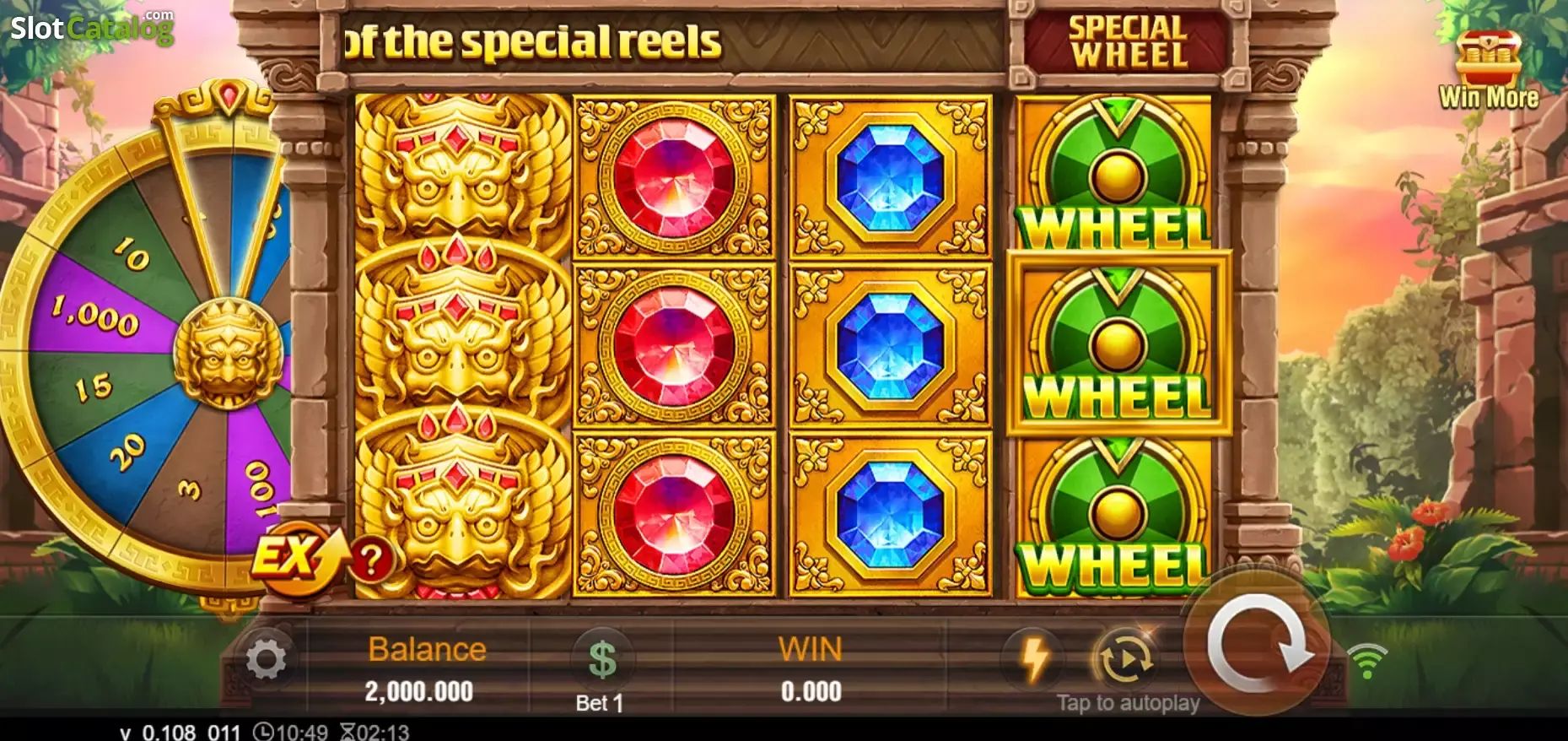Expand the Balance display options
The height and width of the screenshot is (741, 1568).
coord(424,667)
